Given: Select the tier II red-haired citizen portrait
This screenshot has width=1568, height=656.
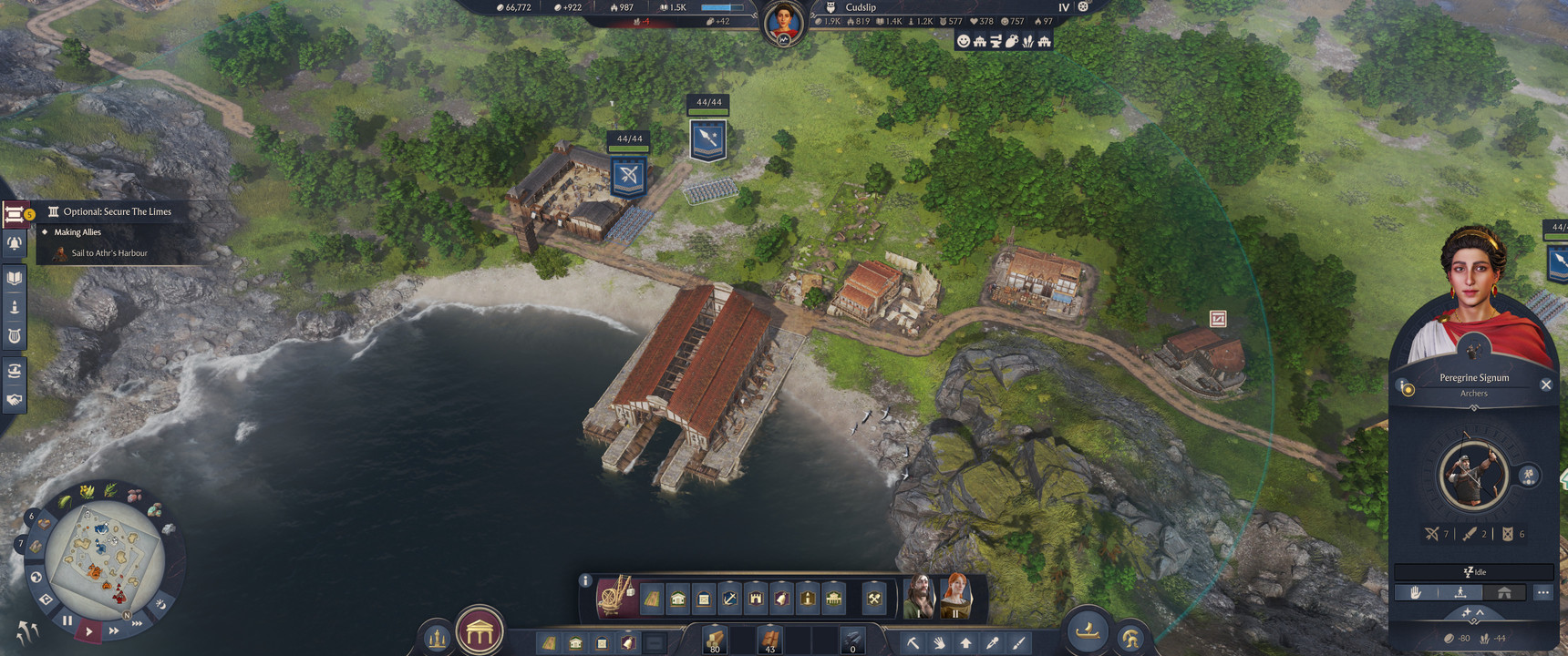Looking at the screenshot, I should (x=956, y=597).
